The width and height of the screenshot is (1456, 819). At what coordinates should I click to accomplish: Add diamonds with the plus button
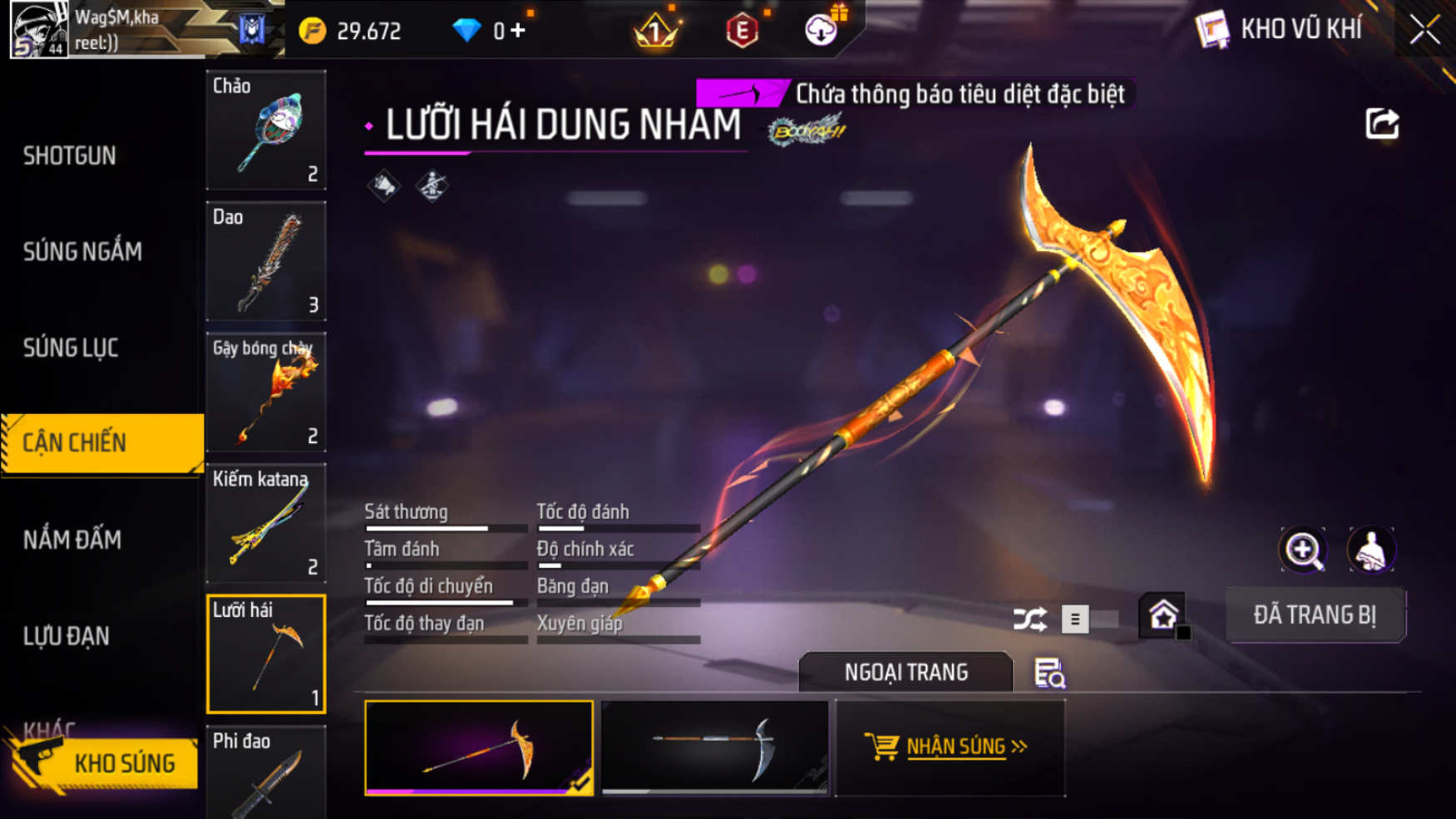click(519, 31)
